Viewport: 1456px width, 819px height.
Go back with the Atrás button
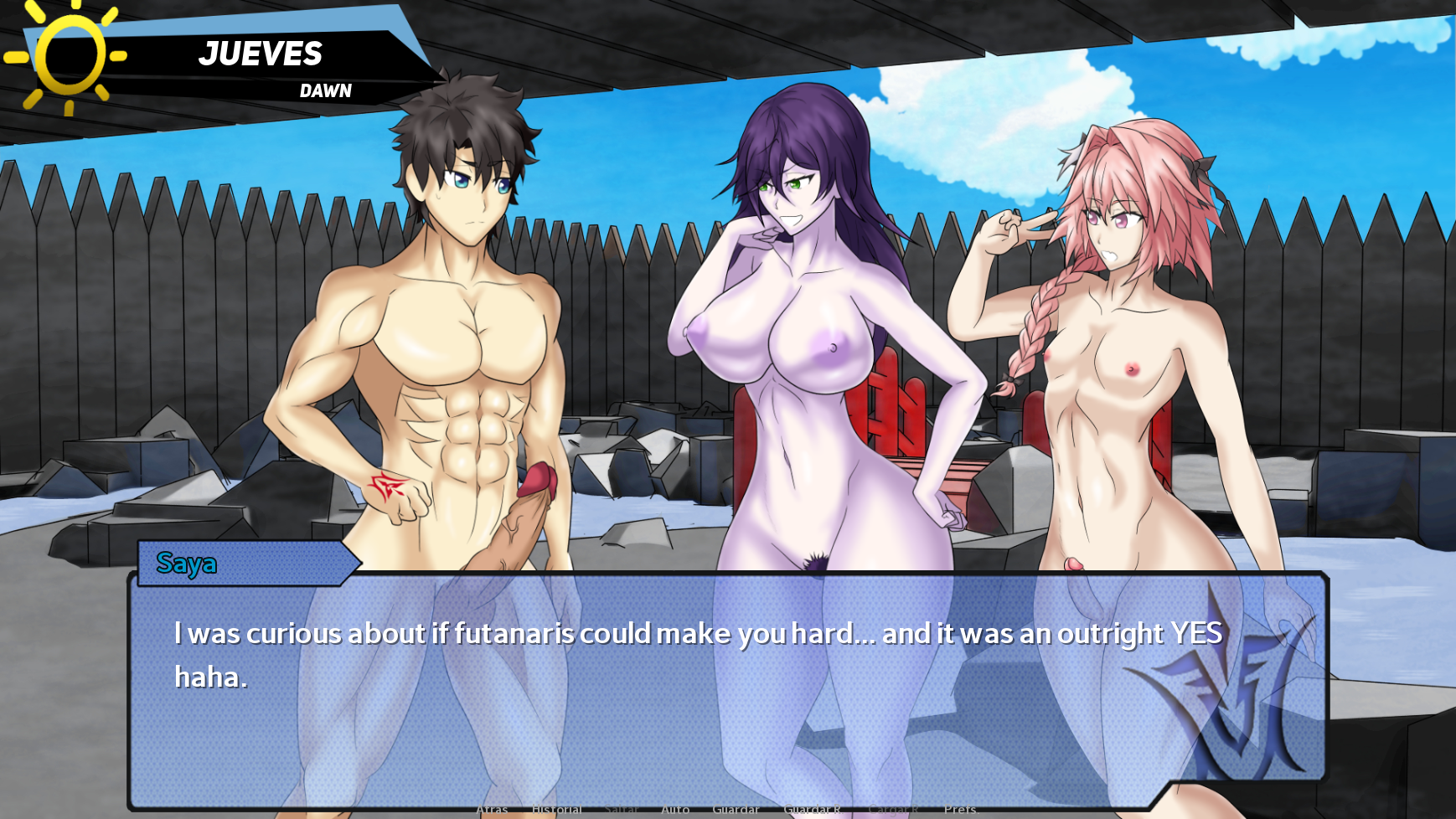pos(492,810)
